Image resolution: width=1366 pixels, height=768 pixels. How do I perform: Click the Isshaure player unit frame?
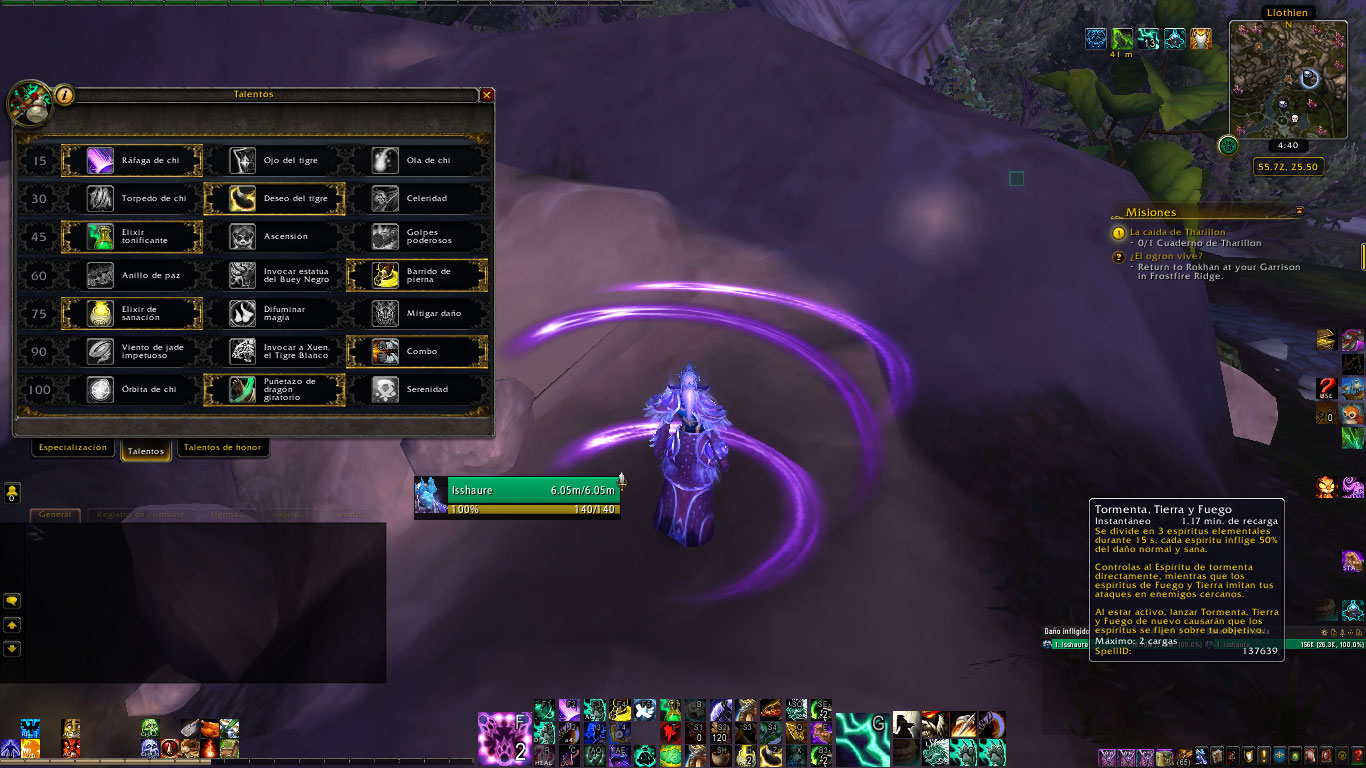point(517,497)
